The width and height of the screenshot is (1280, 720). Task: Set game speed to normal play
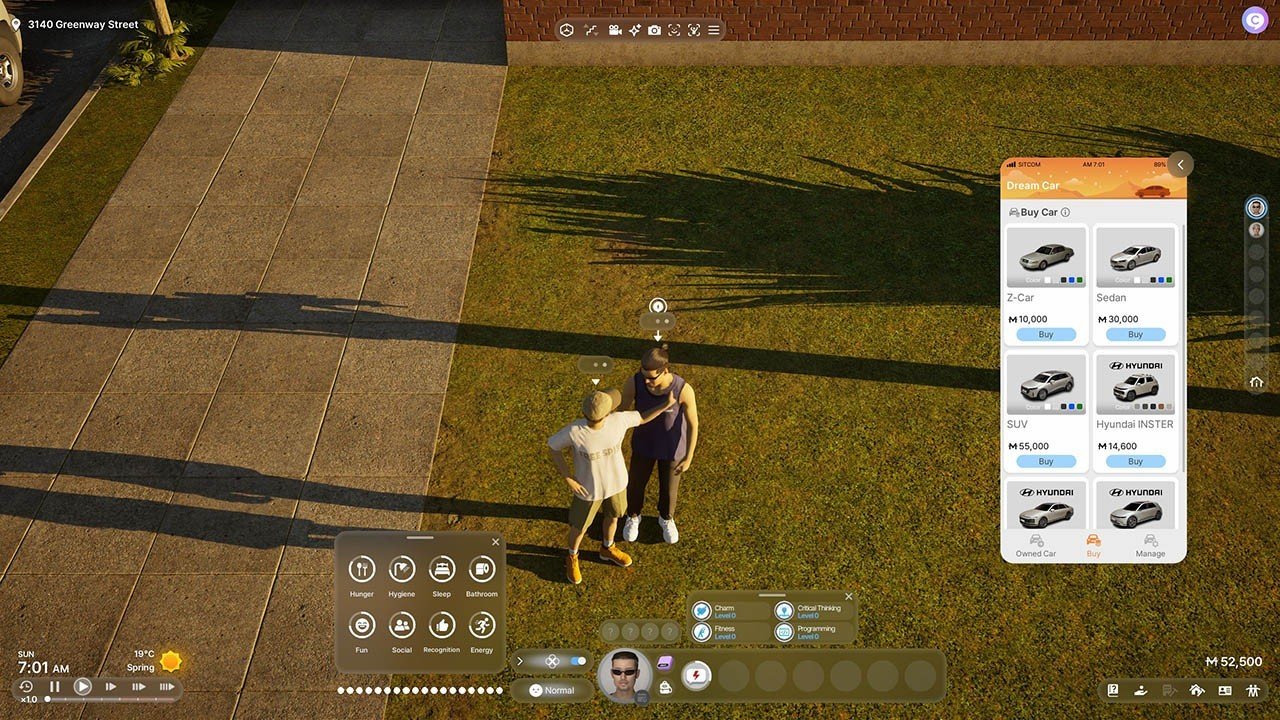click(83, 687)
